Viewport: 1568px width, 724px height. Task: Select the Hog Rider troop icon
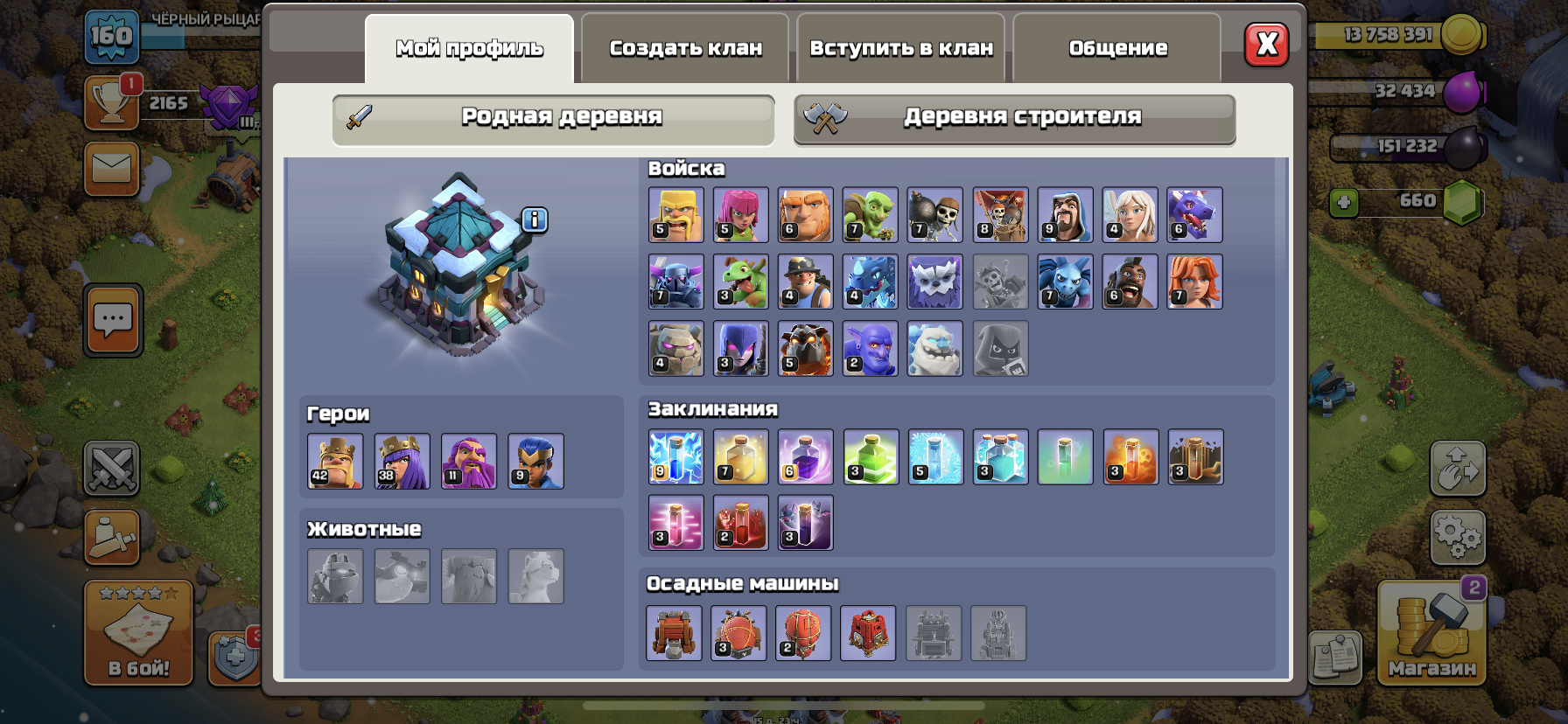tap(1130, 282)
